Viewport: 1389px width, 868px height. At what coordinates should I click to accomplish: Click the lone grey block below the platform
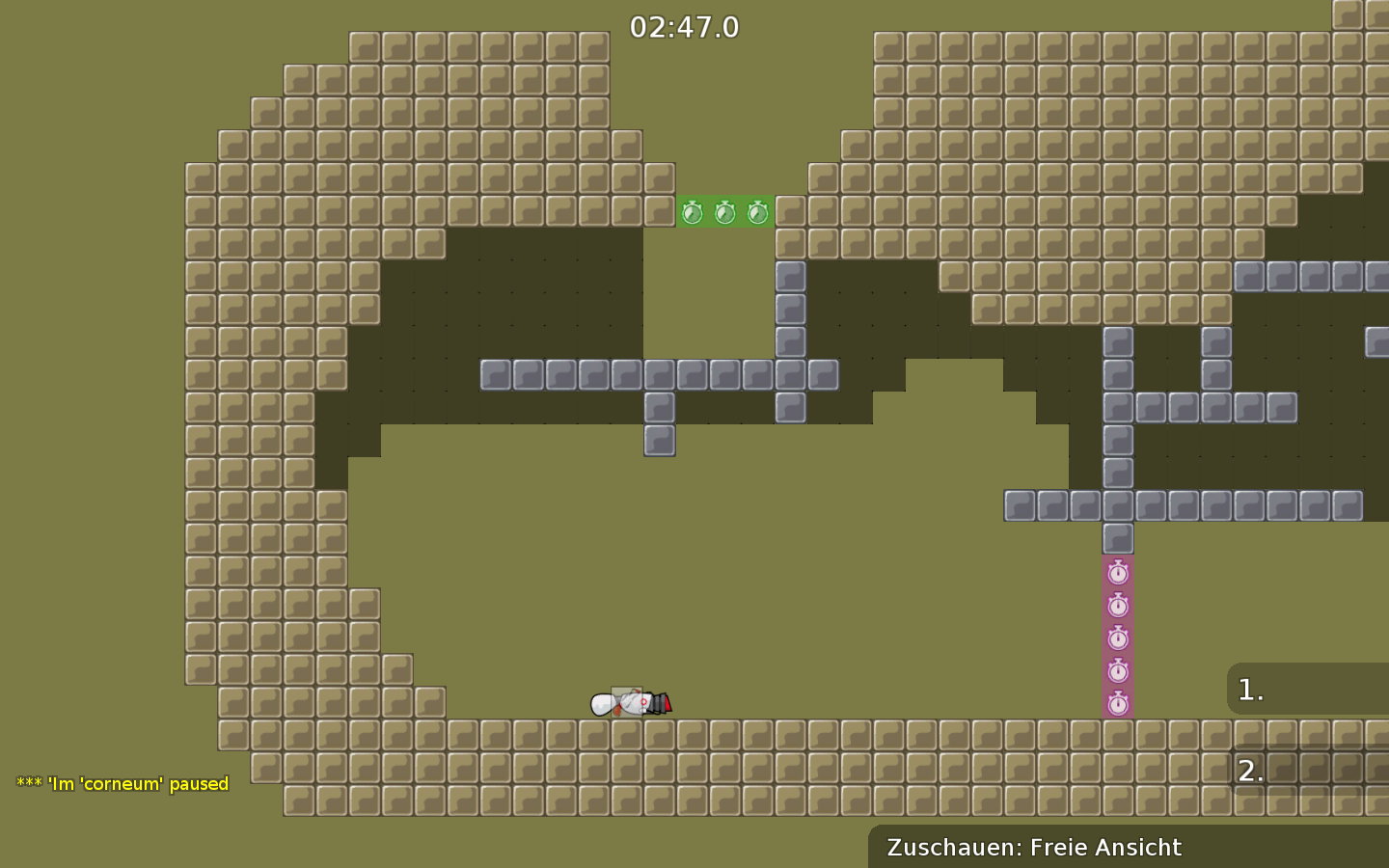click(660, 440)
